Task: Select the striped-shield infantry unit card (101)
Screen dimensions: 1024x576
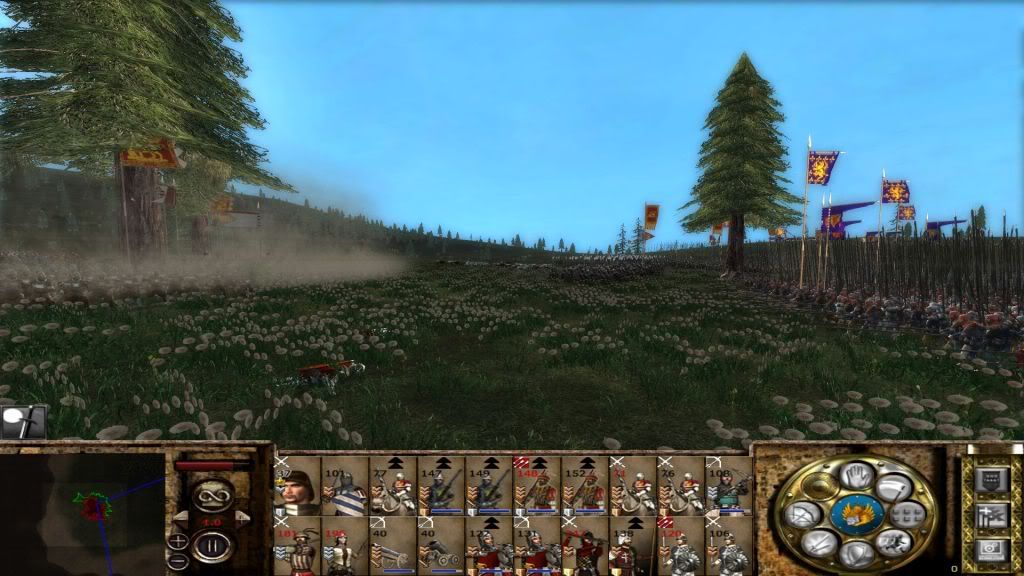Action: 345,486
